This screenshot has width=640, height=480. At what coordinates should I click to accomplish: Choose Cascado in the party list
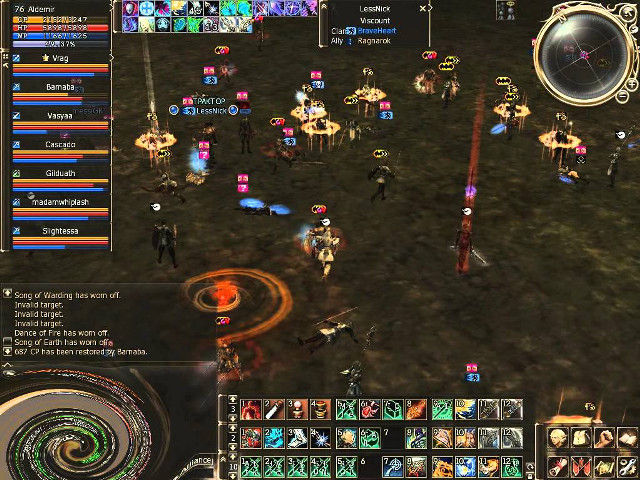pyautogui.click(x=59, y=145)
